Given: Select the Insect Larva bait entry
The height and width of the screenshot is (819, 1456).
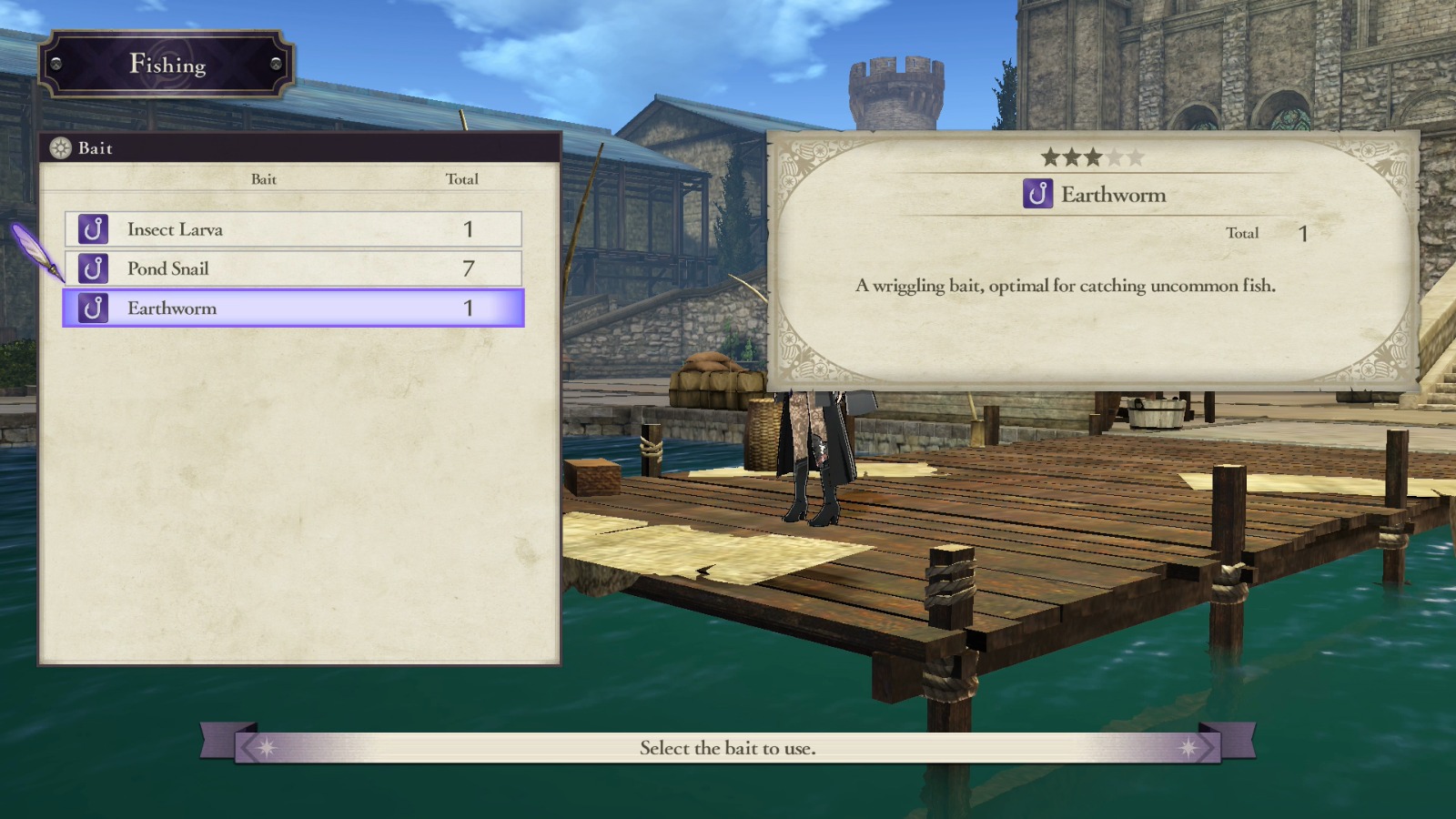Looking at the screenshot, I should [291, 229].
